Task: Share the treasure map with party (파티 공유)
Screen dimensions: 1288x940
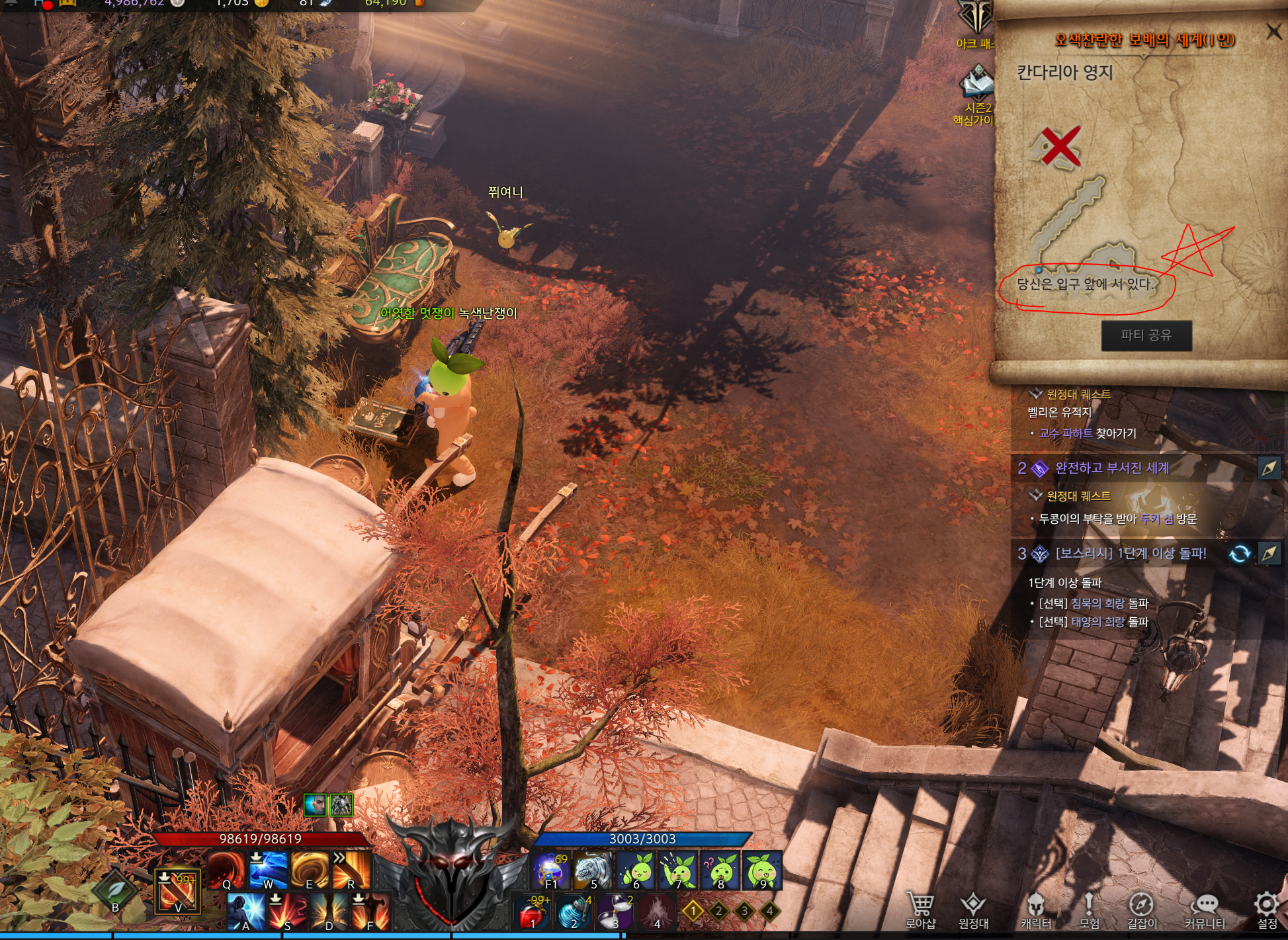Action: 1146,335
